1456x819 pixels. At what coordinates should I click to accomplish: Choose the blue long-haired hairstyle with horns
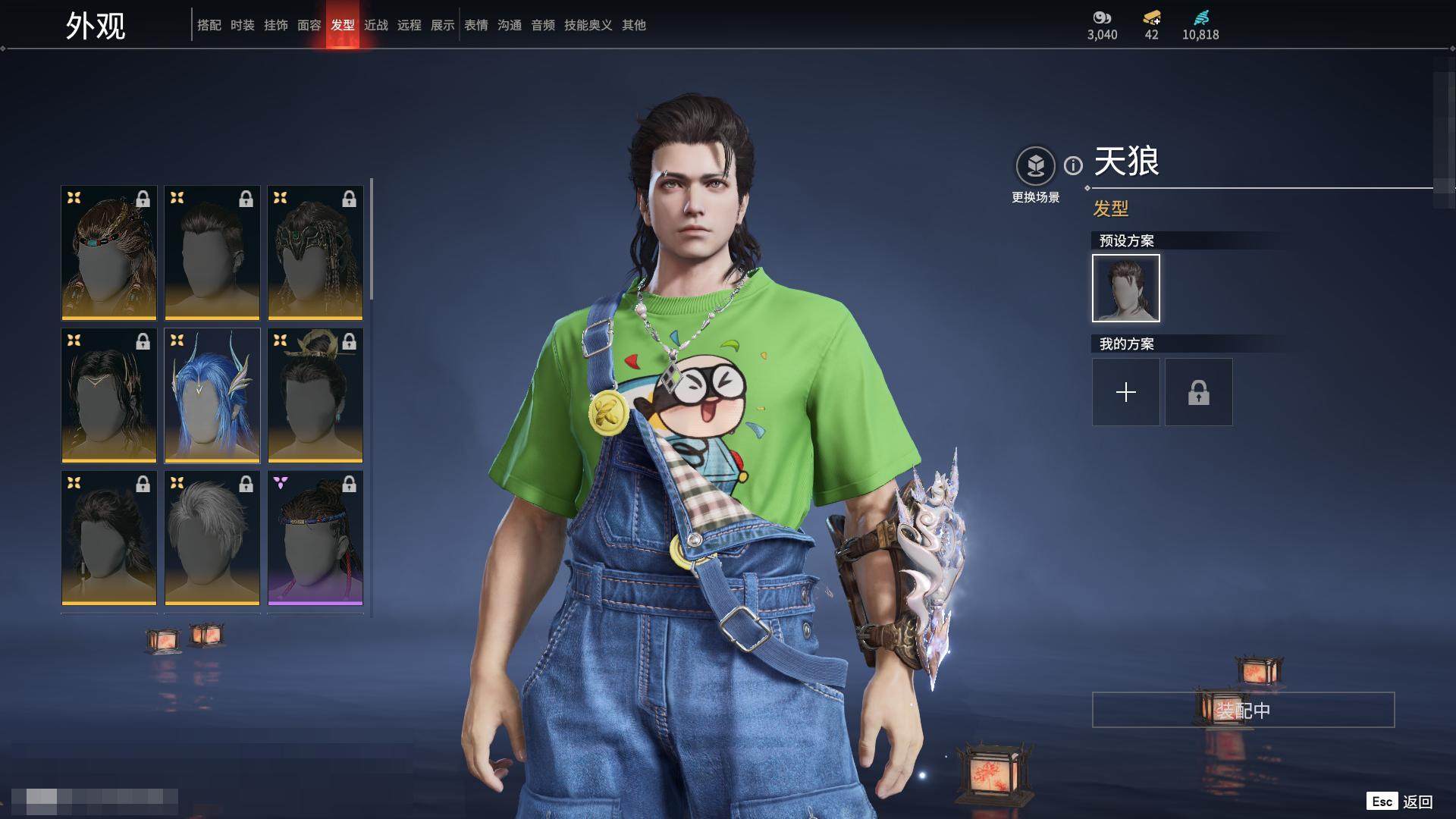click(x=212, y=395)
